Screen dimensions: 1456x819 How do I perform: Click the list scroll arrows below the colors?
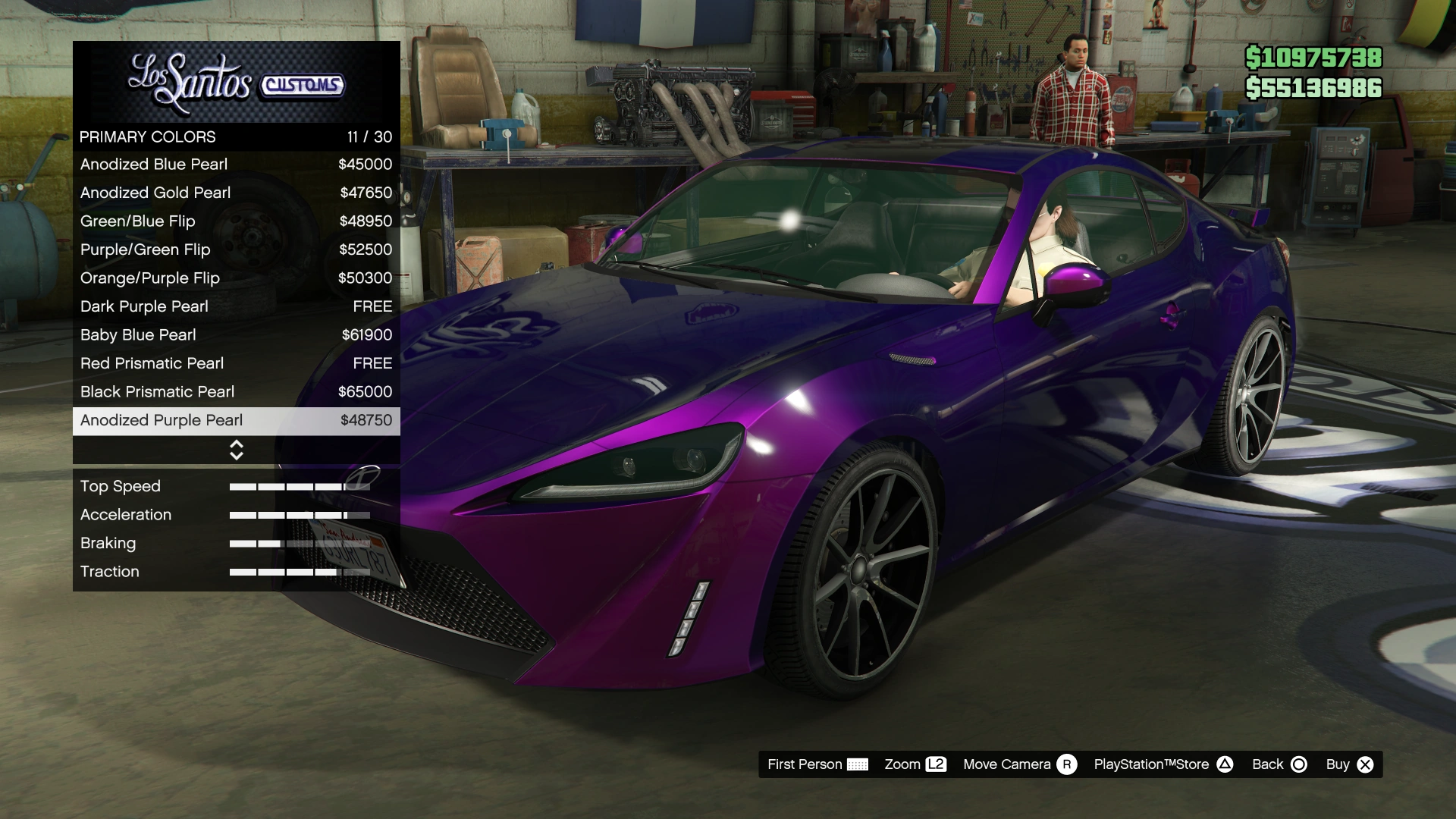point(237,450)
